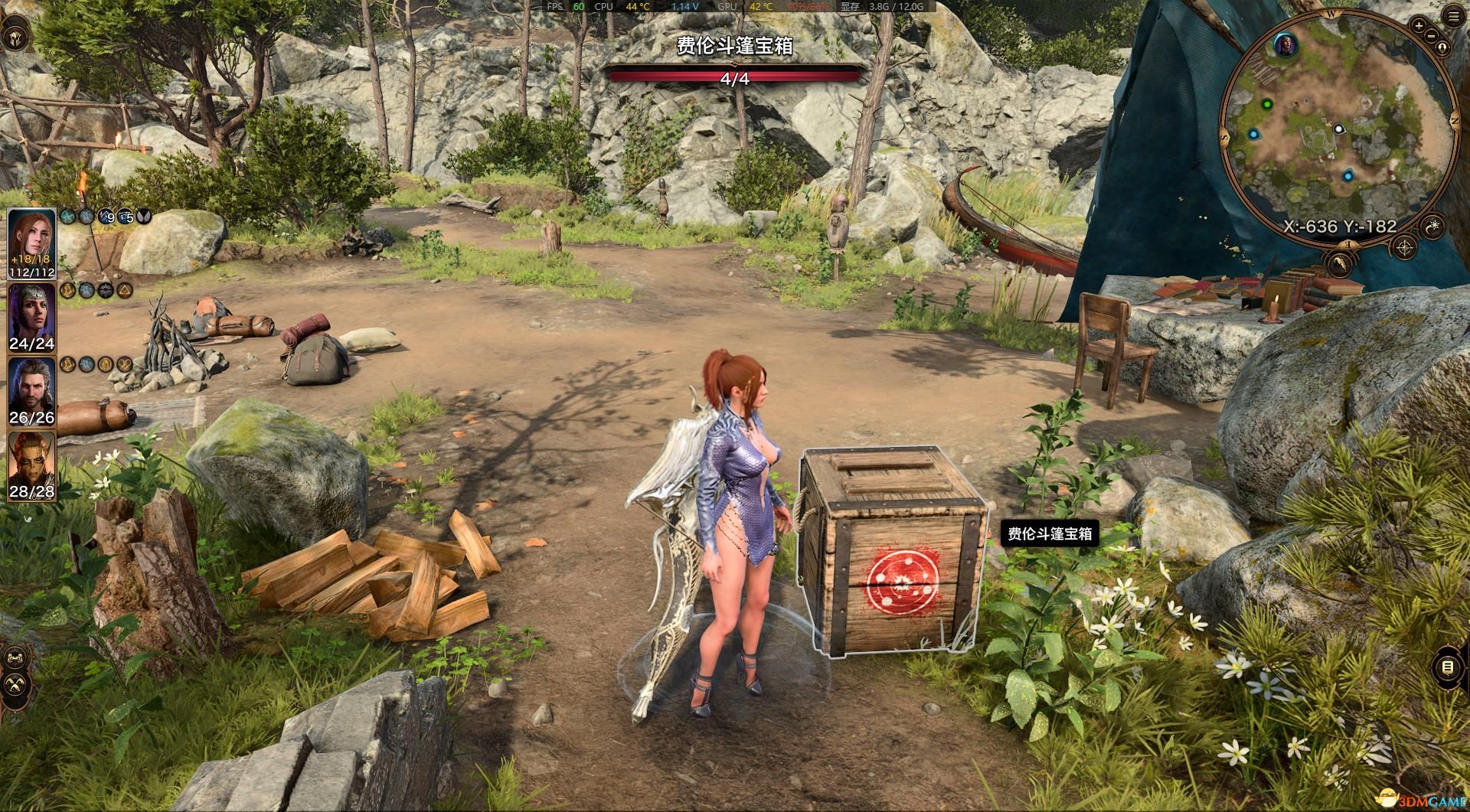1470x812 pixels.
Task: Open the journal quill icon under minimap
Action: click(x=1340, y=265)
